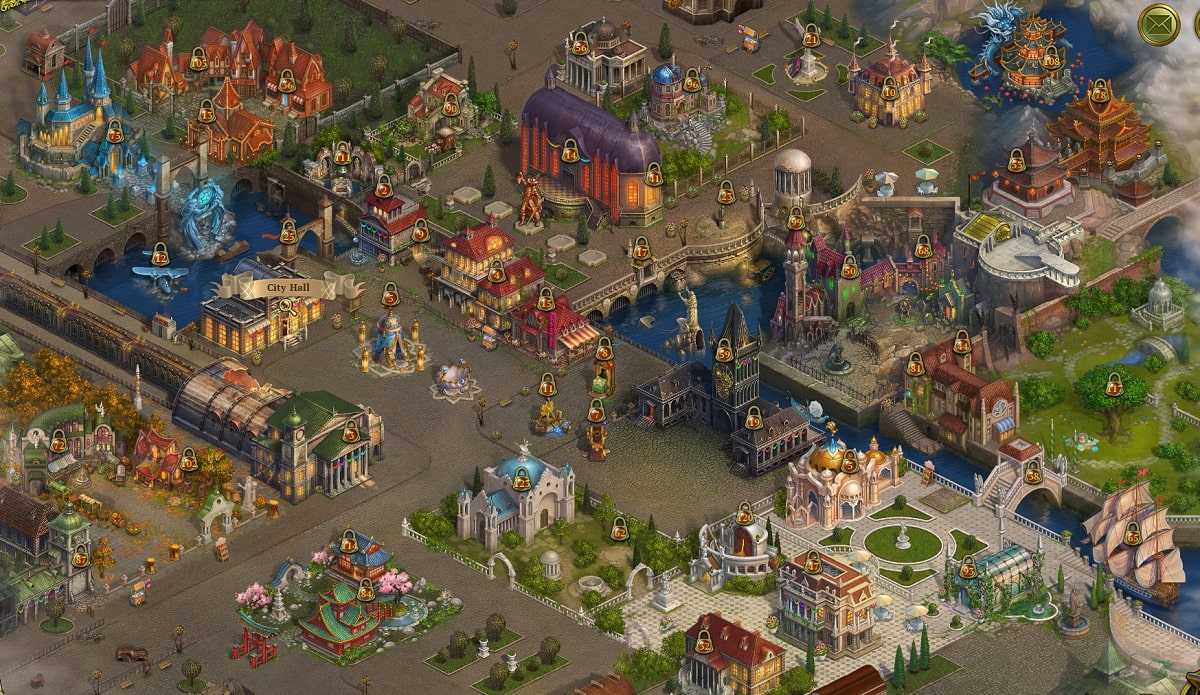This screenshot has width=1200, height=695.
Task: Click the level 105 lock on red-roofed houses
Action: (x=198, y=61)
